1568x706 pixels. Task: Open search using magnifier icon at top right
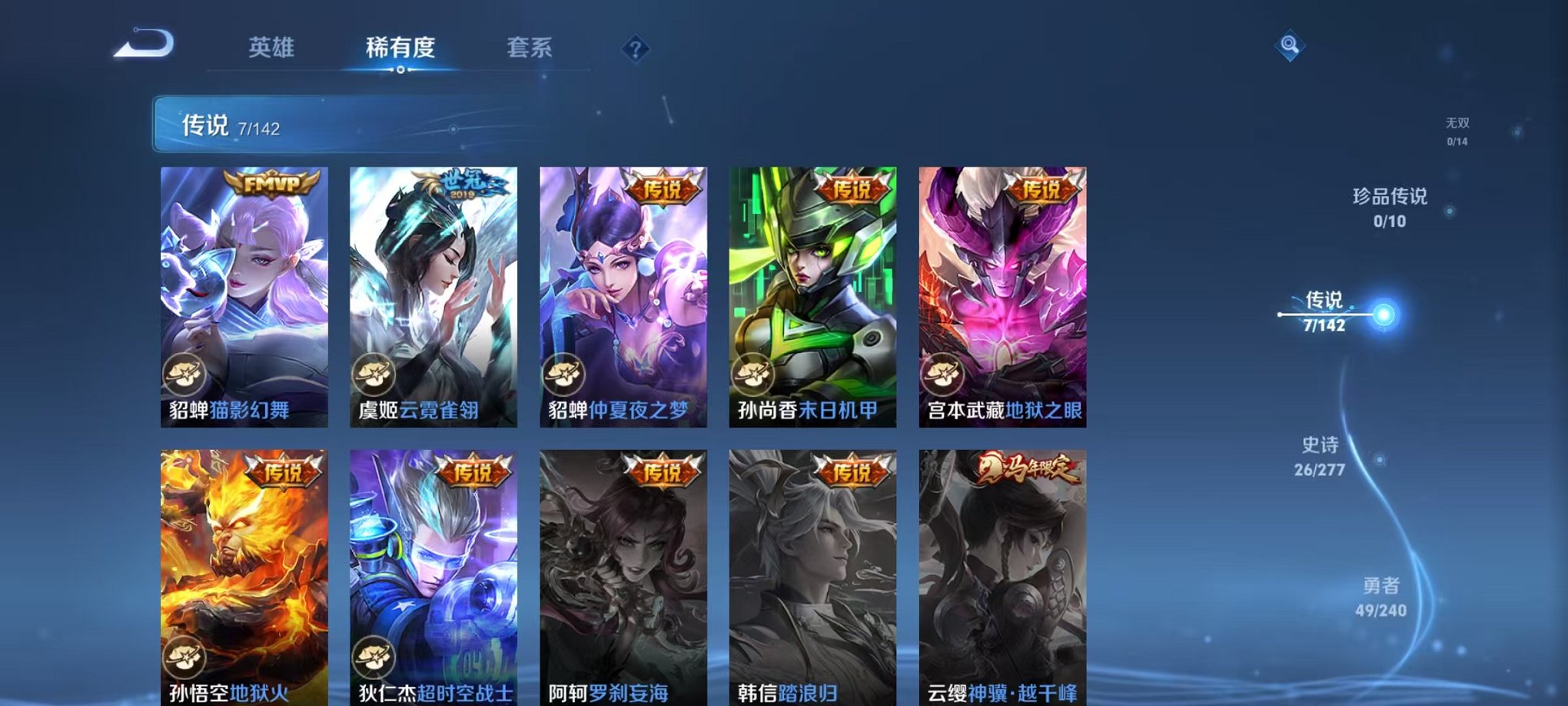(x=1291, y=44)
